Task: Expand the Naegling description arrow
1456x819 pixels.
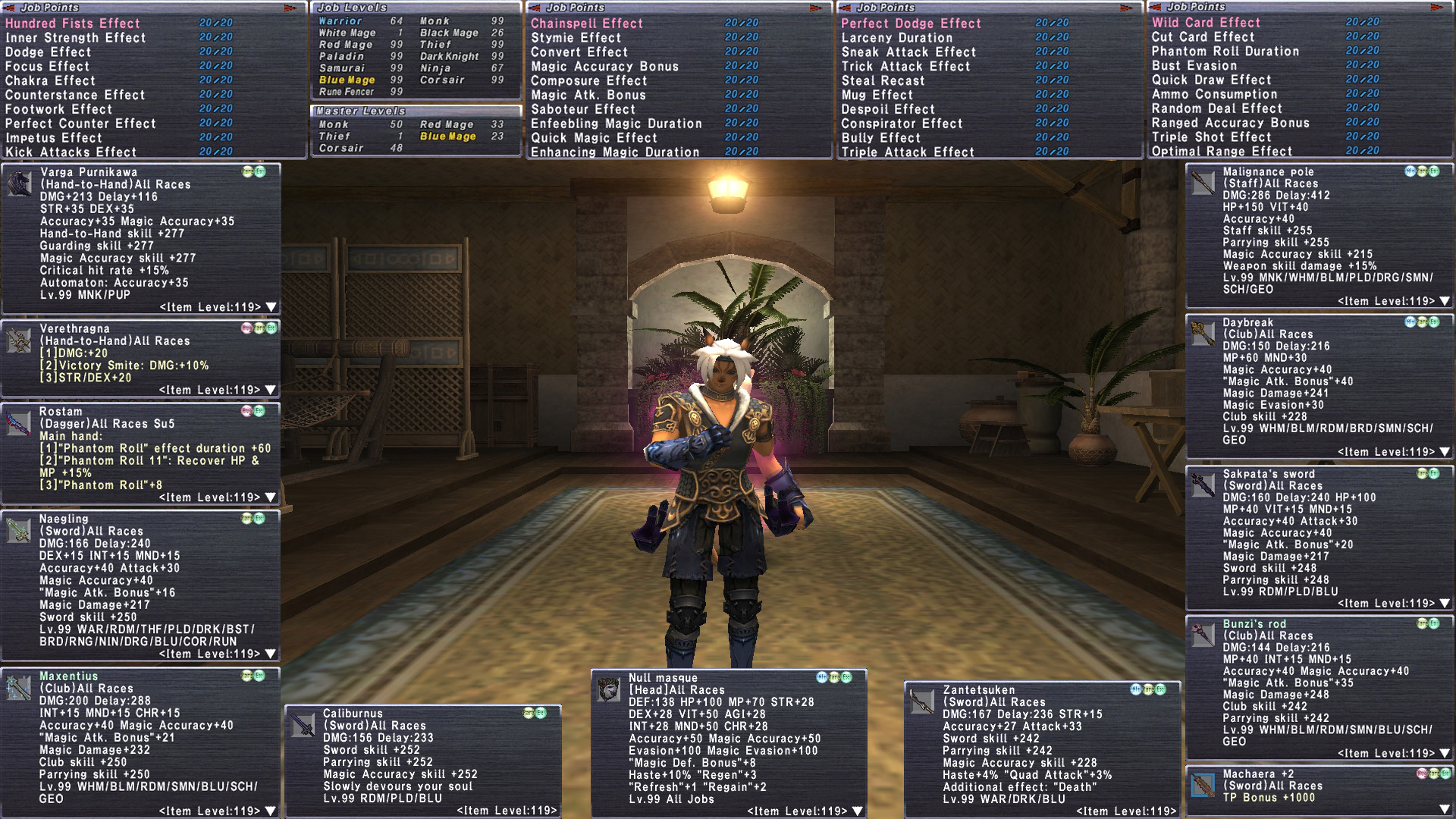Action: pos(271,654)
